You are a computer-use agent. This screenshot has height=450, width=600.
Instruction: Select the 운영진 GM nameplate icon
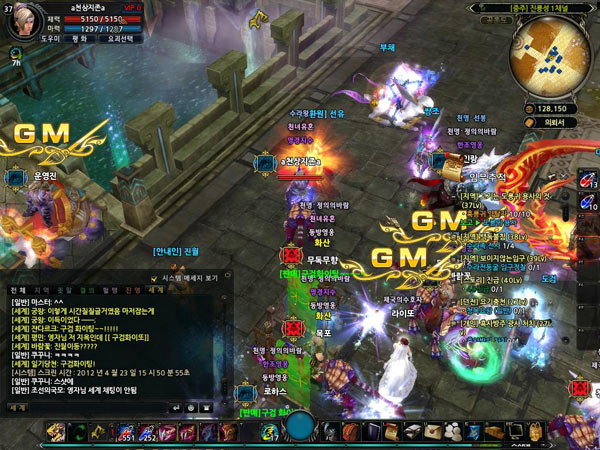click(x=16, y=177)
